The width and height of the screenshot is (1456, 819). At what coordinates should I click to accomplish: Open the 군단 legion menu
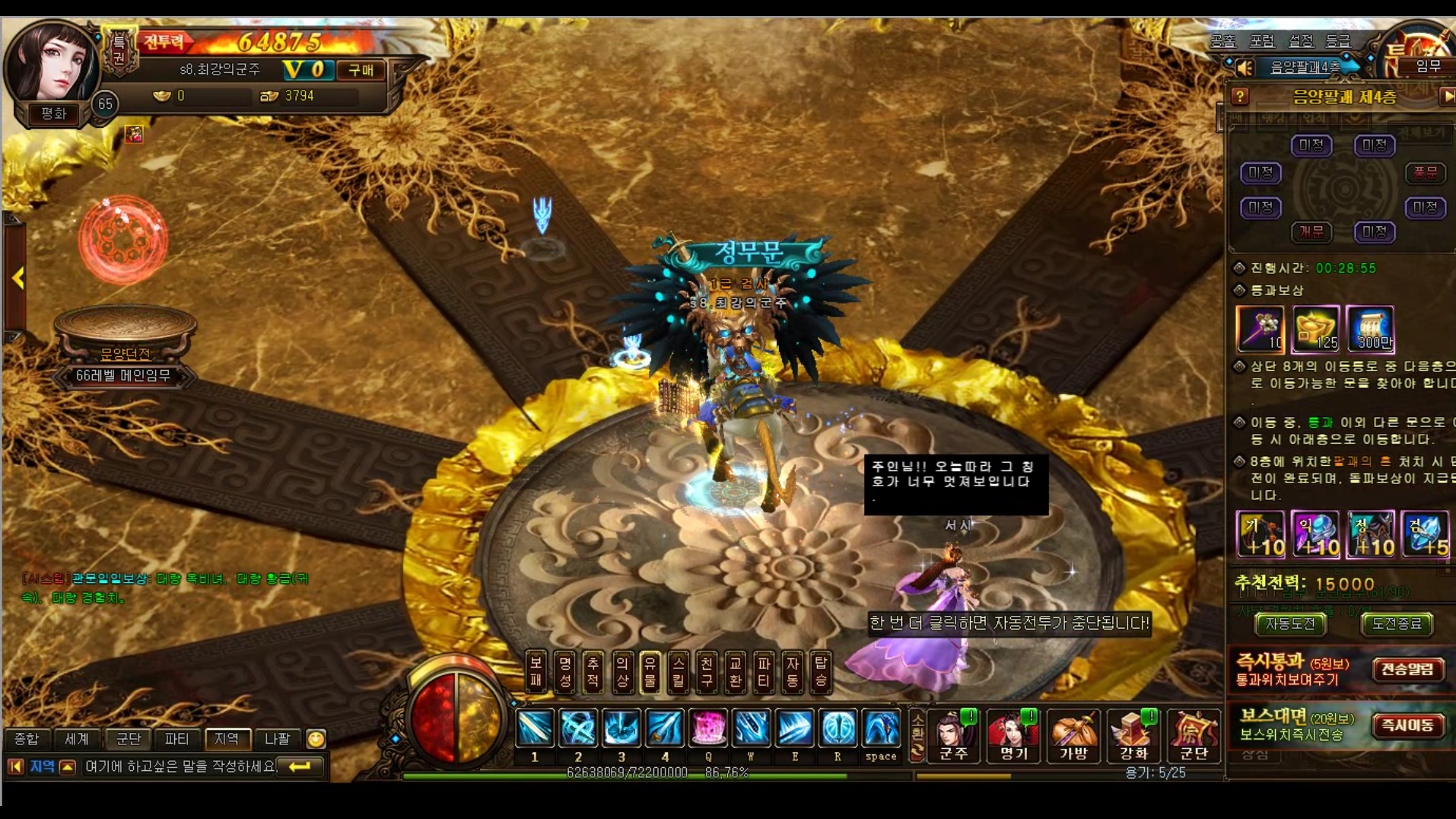[1193, 735]
